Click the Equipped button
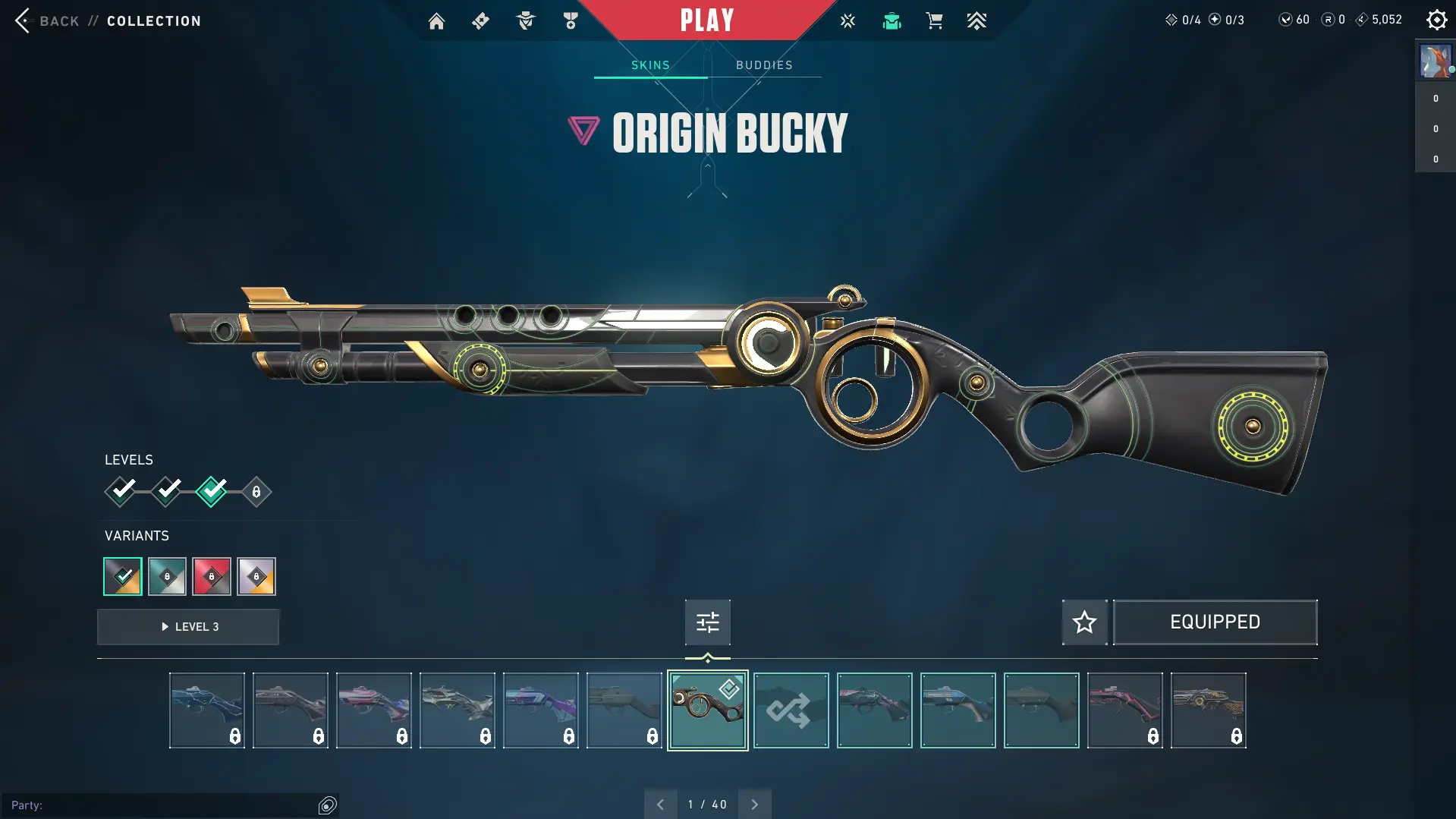This screenshot has height=819, width=1456. click(x=1215, y=622)
